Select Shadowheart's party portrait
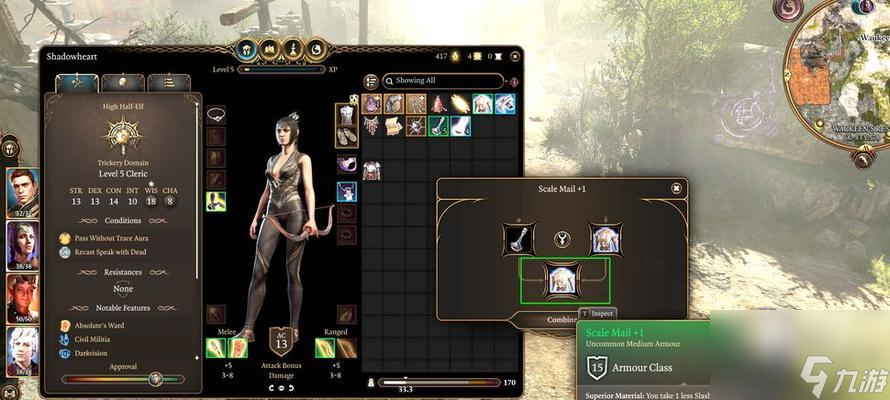This screenshot has height=400, width=890. coord(22,246)
